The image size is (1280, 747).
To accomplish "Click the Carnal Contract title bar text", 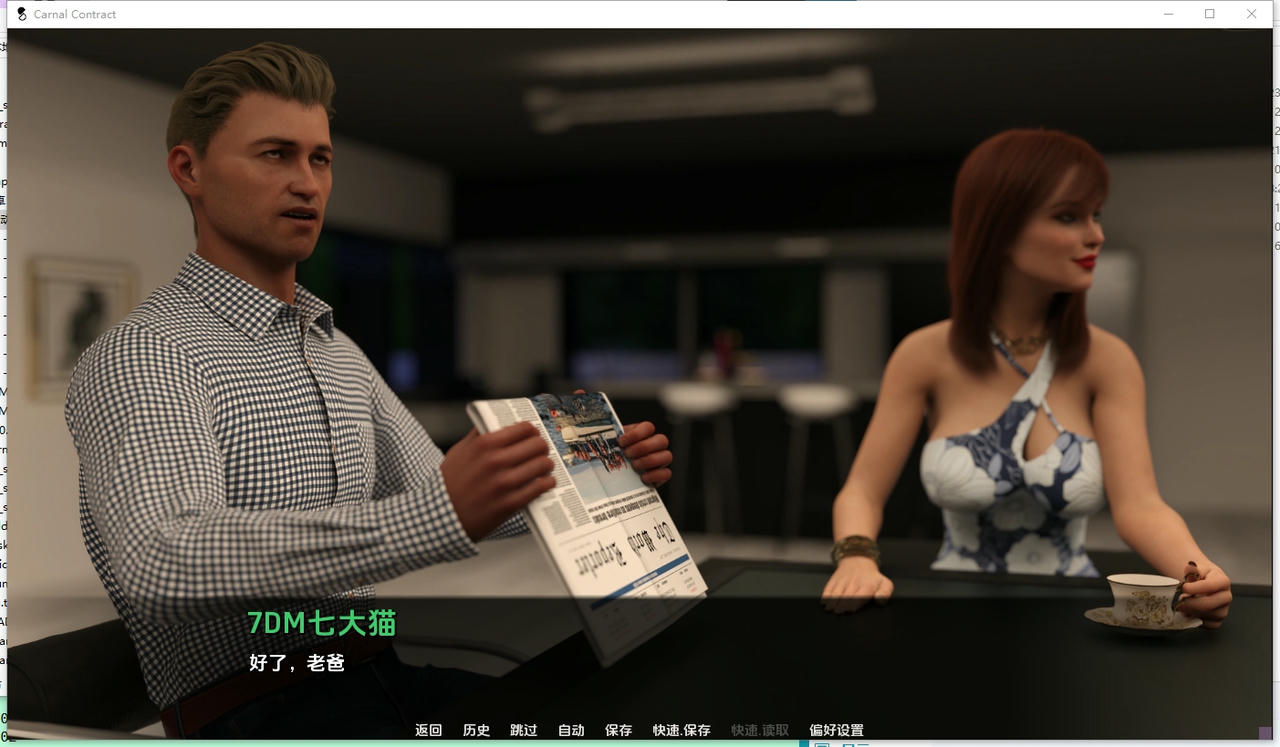I will (75, 14).
